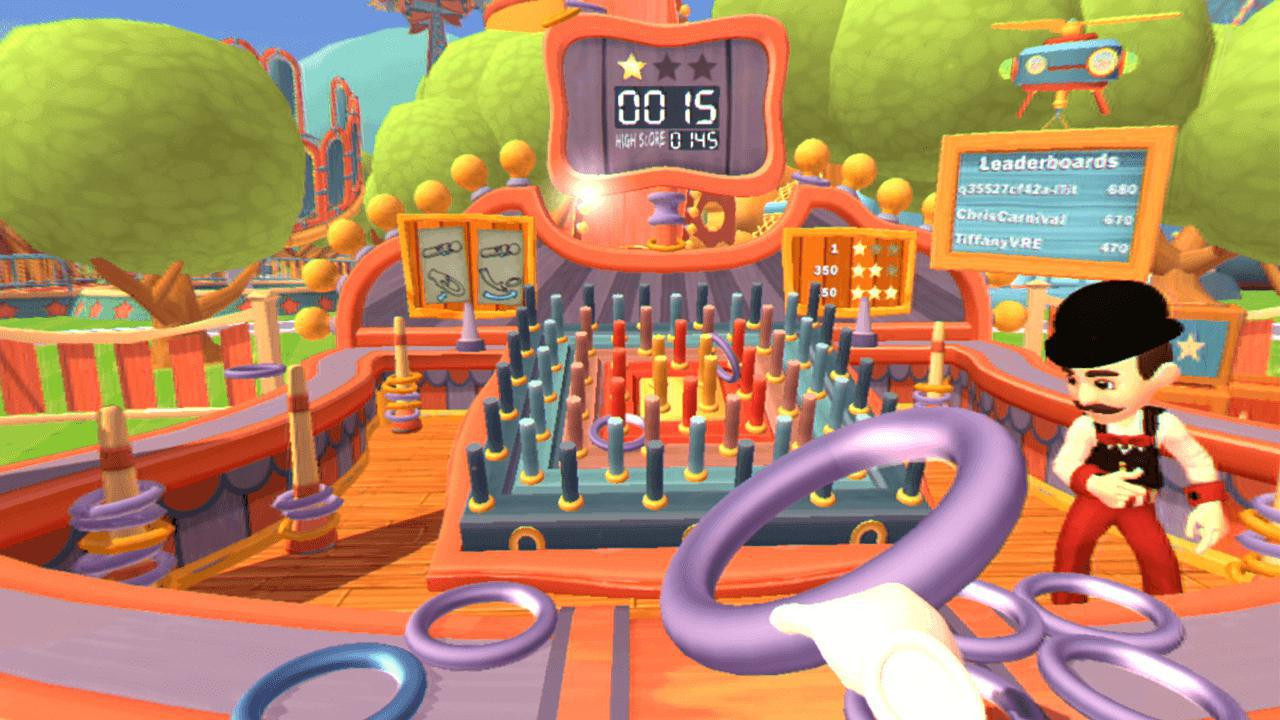Image resolution: width=1280 pixels, height=720 pixels.
Task: Click the lit gold star above the timer
Action: [x=630, y=67]
